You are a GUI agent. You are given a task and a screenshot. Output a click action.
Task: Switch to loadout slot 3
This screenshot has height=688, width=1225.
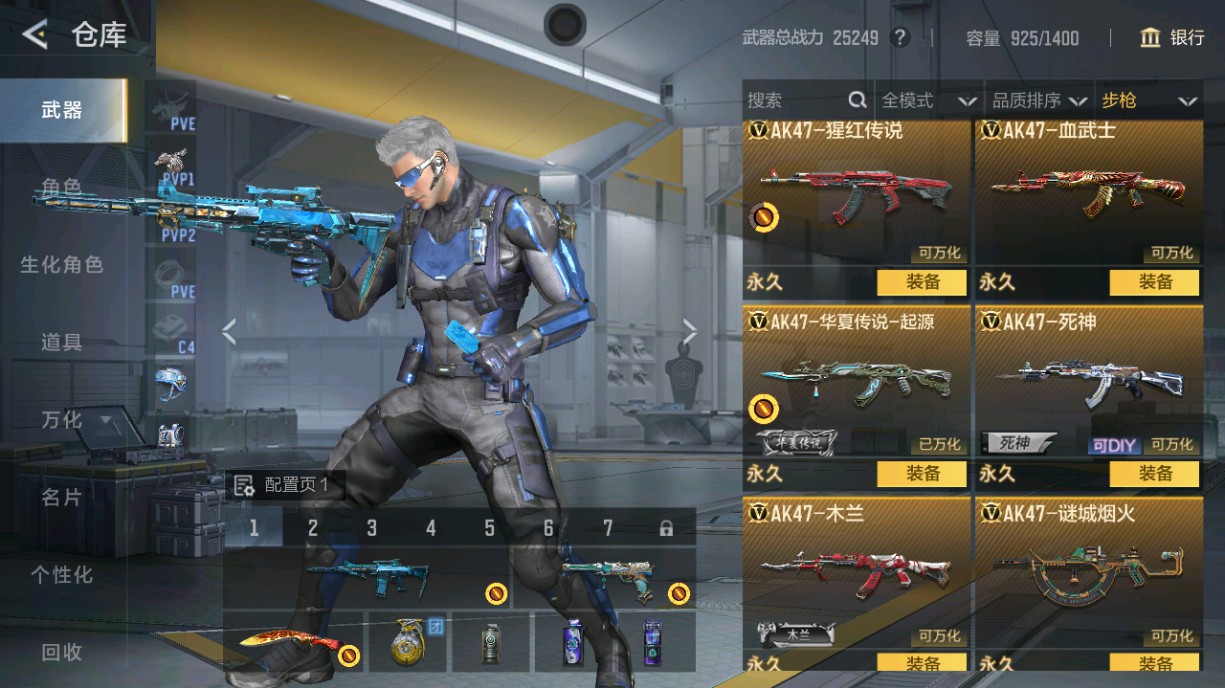click(x=372, y=528)
